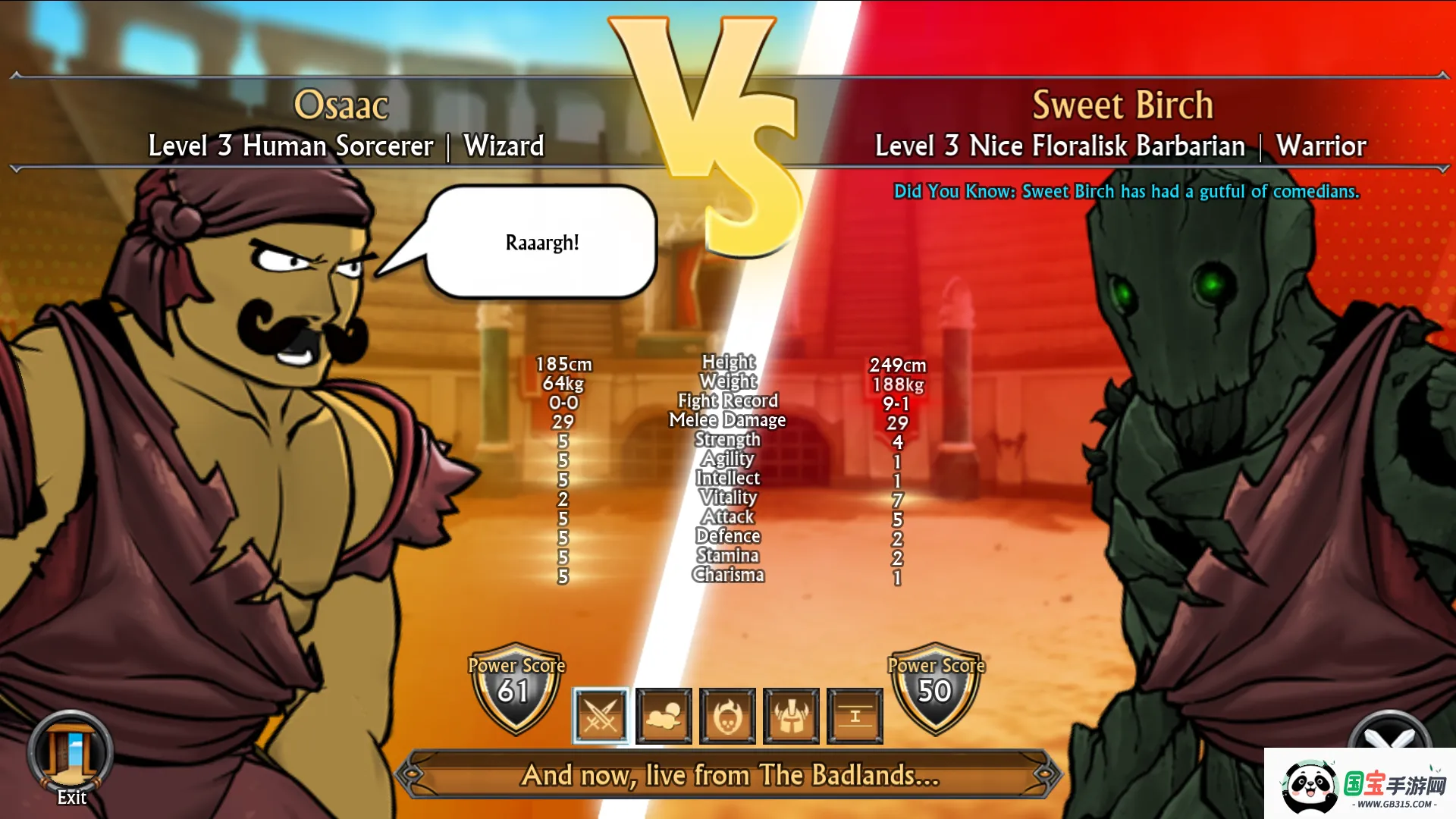Select the crossed swords stats tab
Viewport: 1456px width, 819px height.
pos(601,716)
